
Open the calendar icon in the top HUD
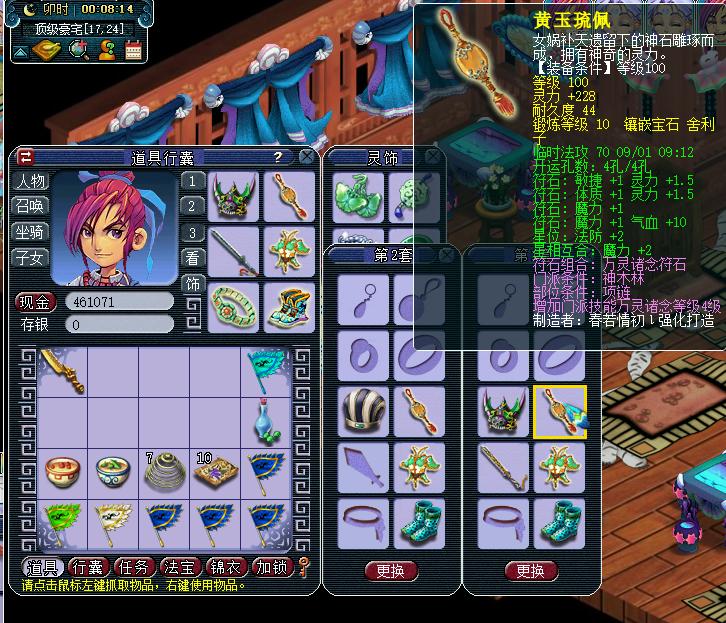[134, 49]
